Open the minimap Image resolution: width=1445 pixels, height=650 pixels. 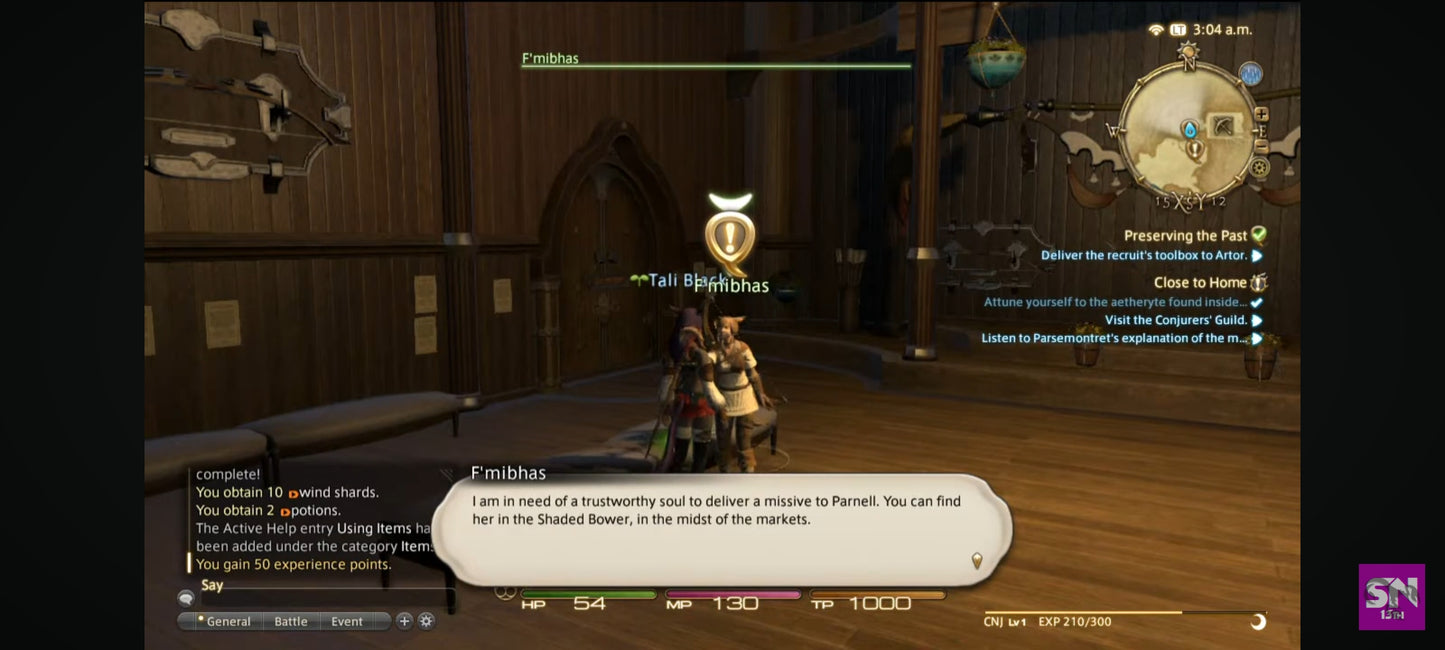[x=1187, y=130]
